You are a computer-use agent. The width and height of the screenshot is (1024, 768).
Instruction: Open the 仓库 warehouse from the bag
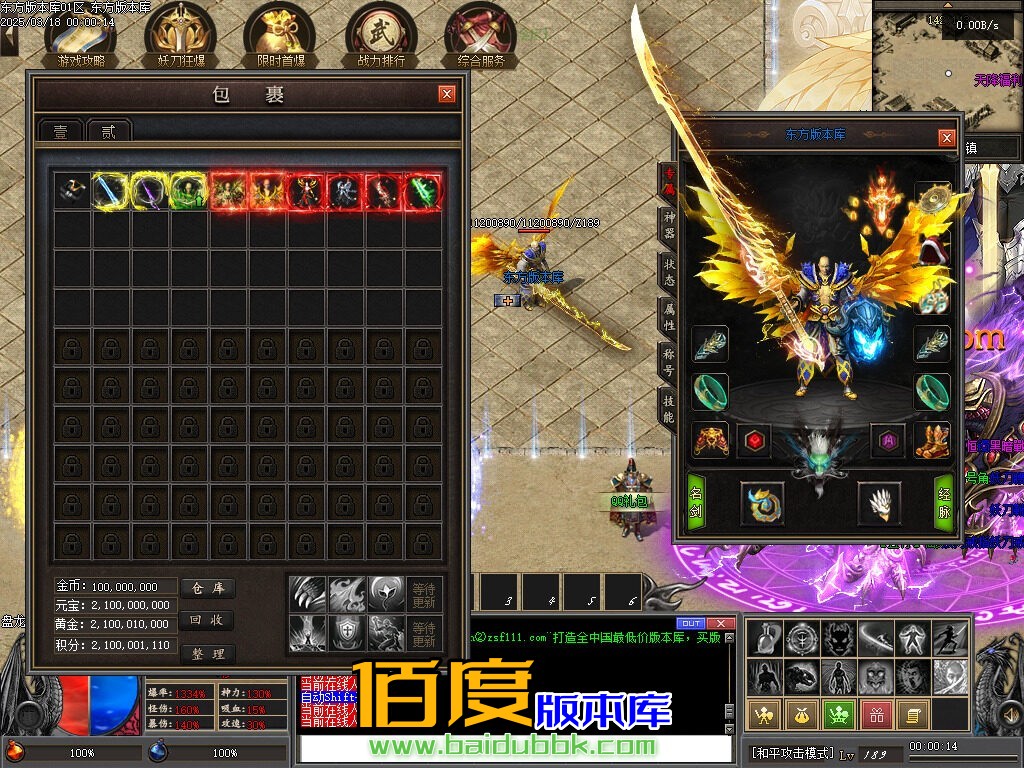pyautogui.click(x=208, y=588)
